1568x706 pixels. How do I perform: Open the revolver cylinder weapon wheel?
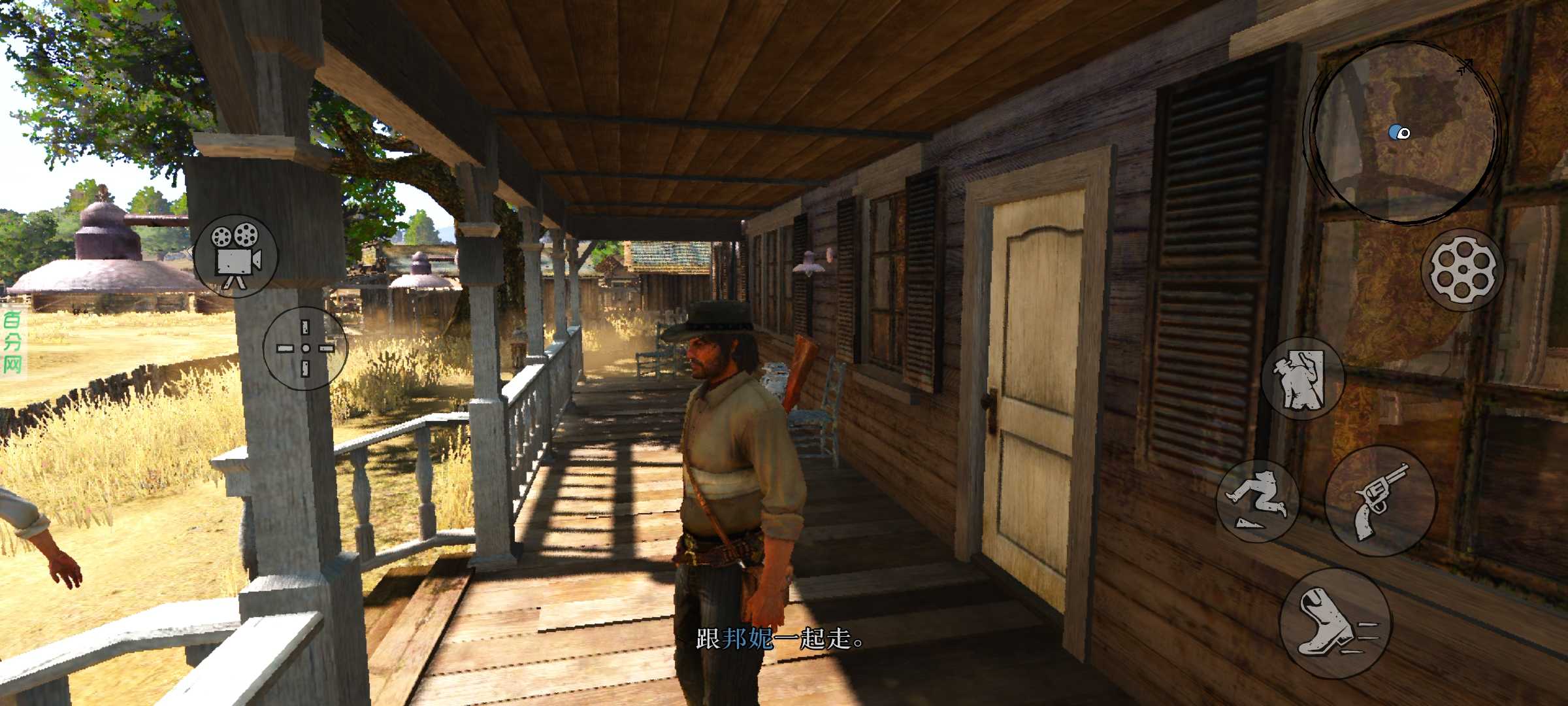pyautogui.click(x=1462, y=269)
